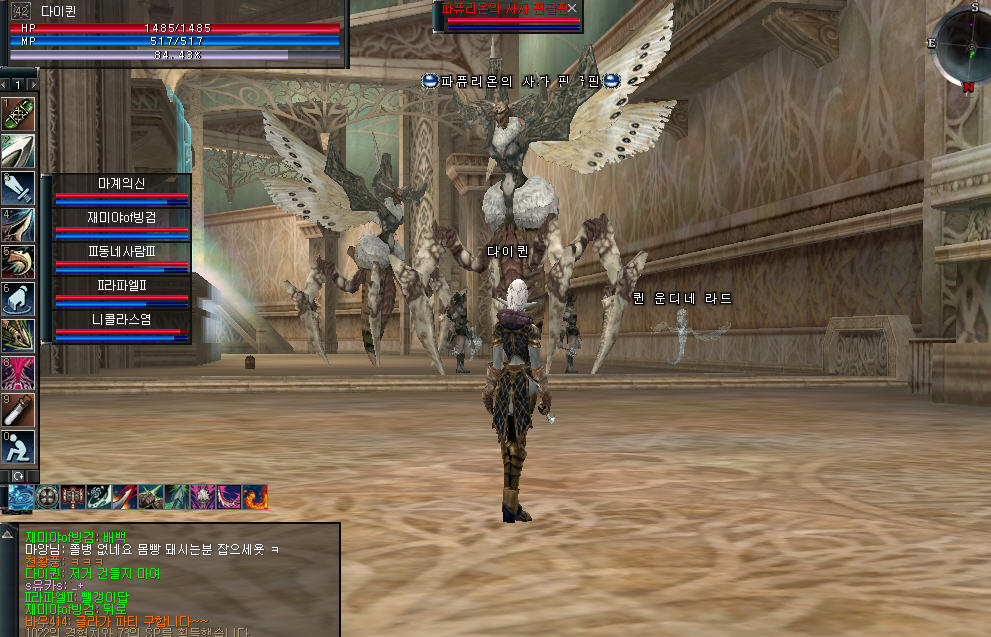Screen dimensions: 991x637
Task: Rotate the shortcut bar with the circular arrow button
Action: click(x=17, y=475)
